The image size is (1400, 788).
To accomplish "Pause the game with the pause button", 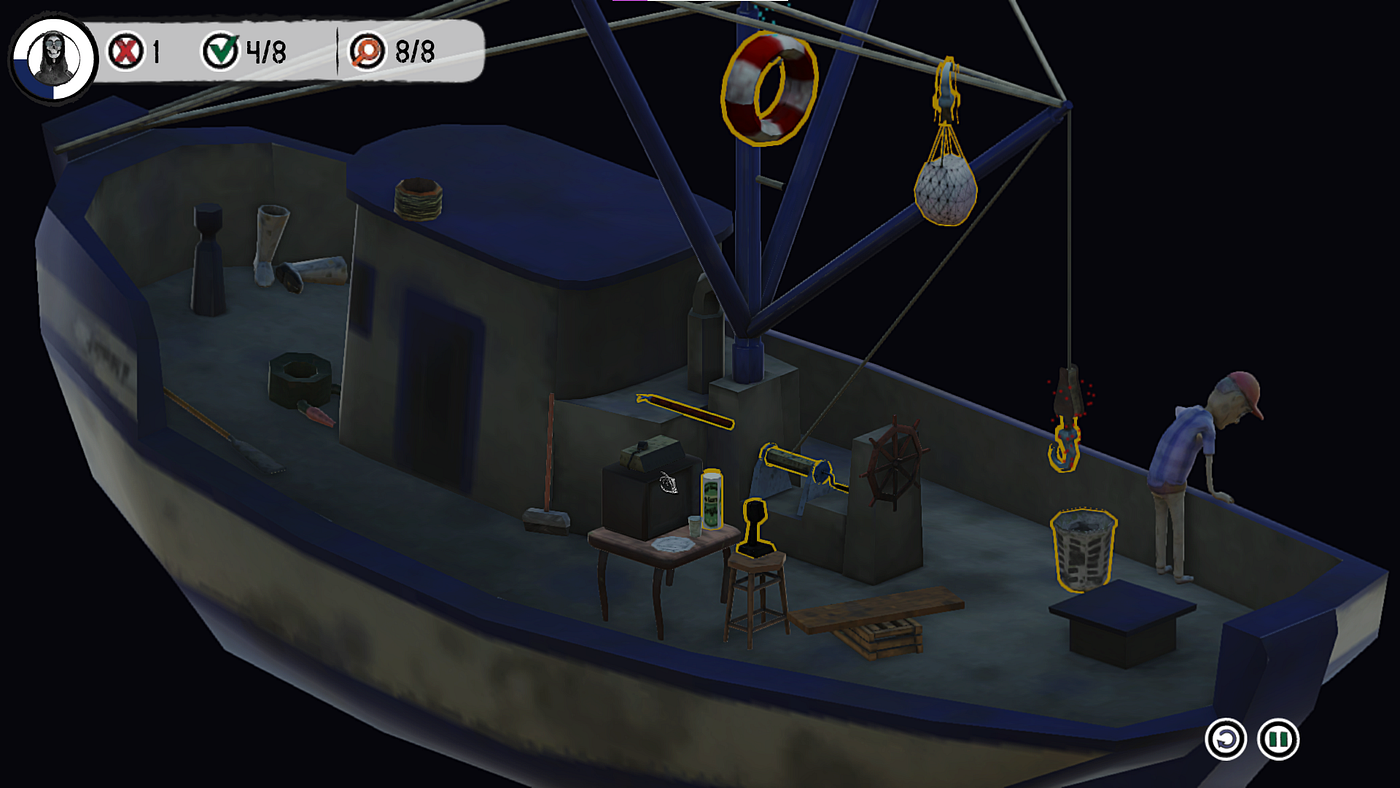I will (x=1277, y=741).
